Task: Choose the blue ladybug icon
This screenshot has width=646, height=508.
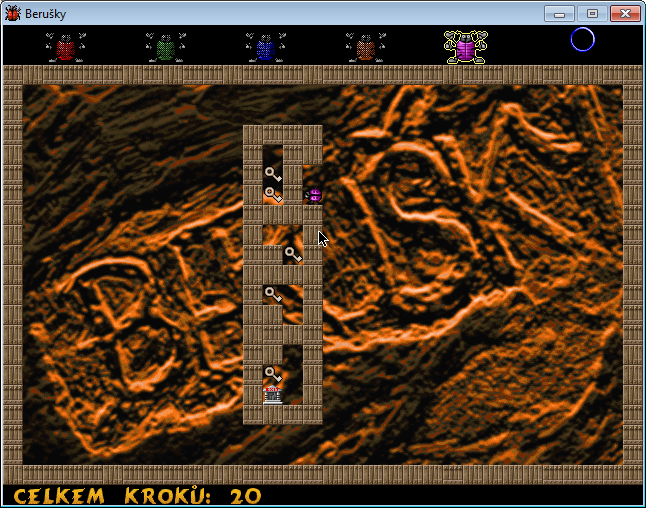Action: [x=266, y=47]
